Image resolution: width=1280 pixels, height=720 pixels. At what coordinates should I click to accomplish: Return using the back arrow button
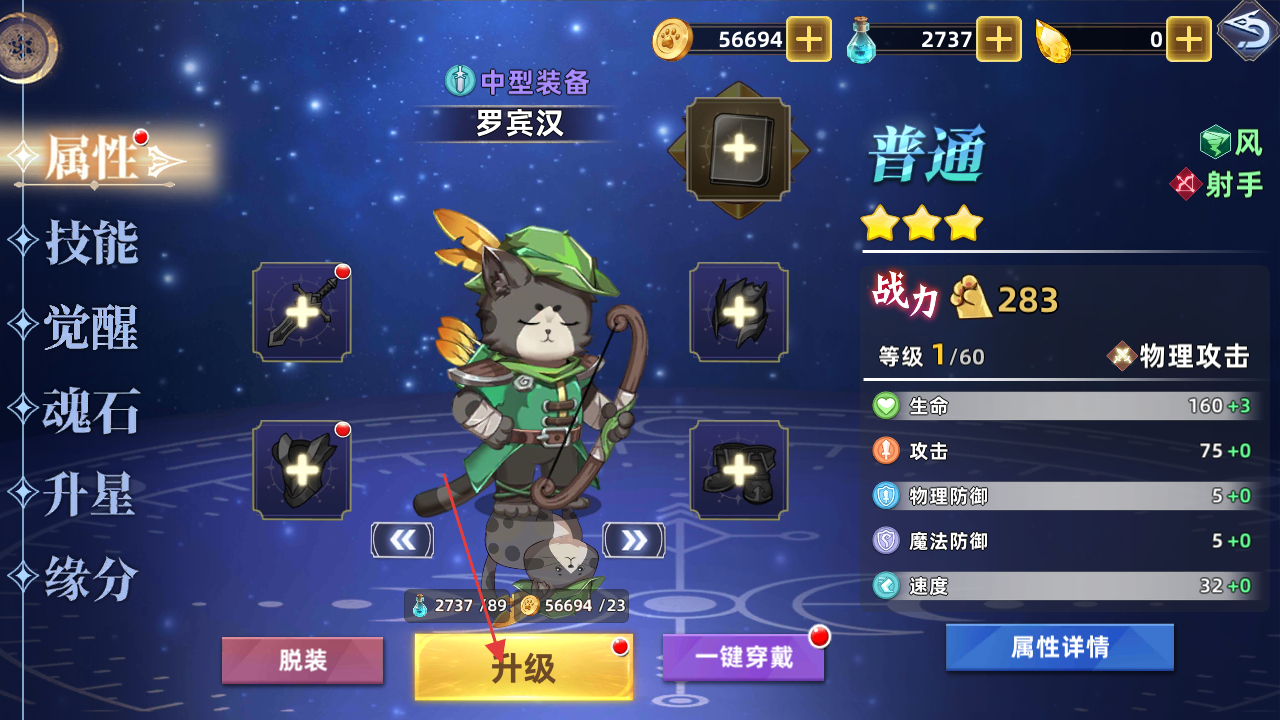coord(1246,32)
